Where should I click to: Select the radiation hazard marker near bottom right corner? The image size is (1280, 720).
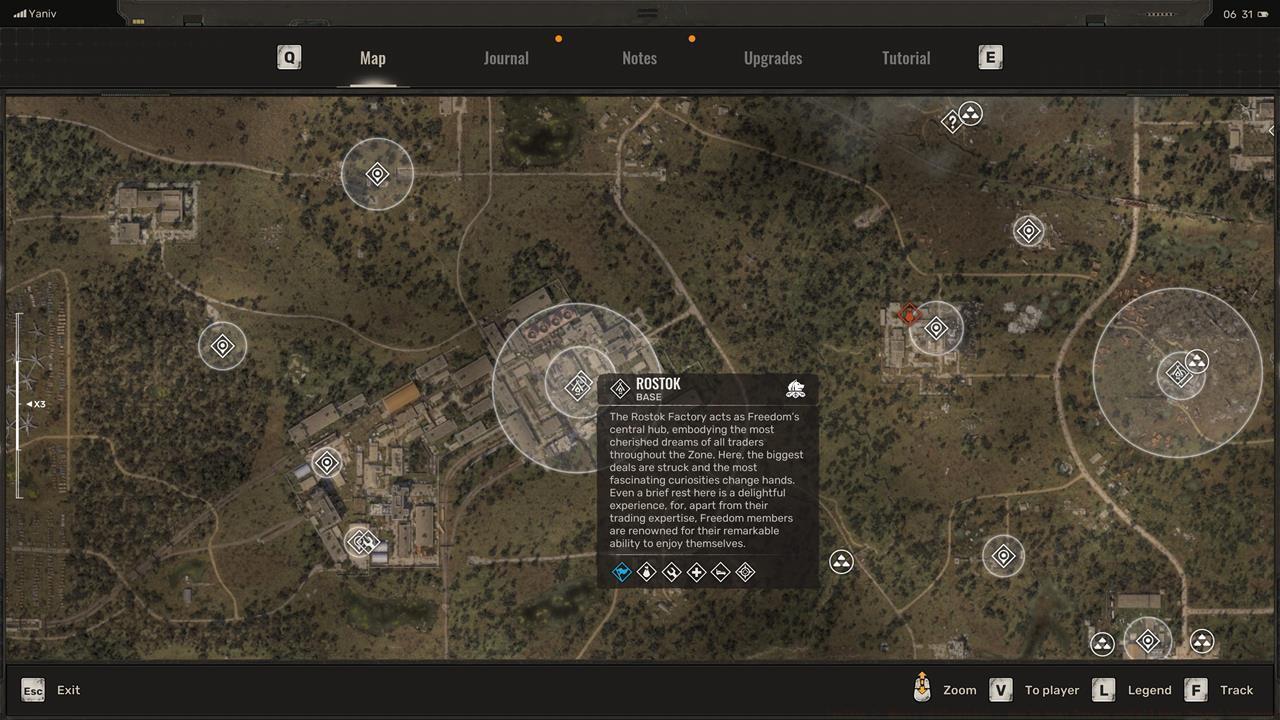pos(1199,640)
